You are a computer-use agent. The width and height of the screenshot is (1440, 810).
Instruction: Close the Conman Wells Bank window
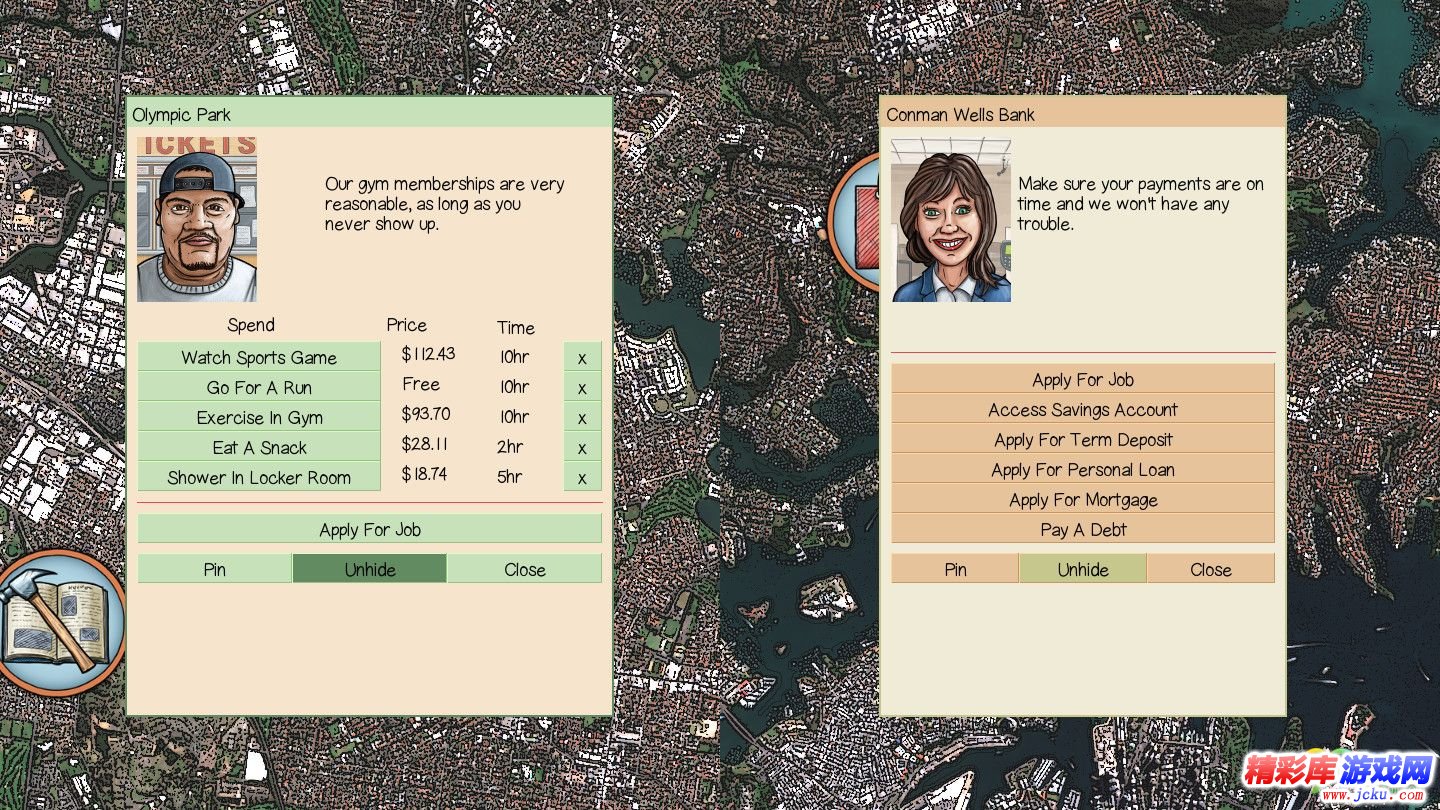coord(1210,569)
